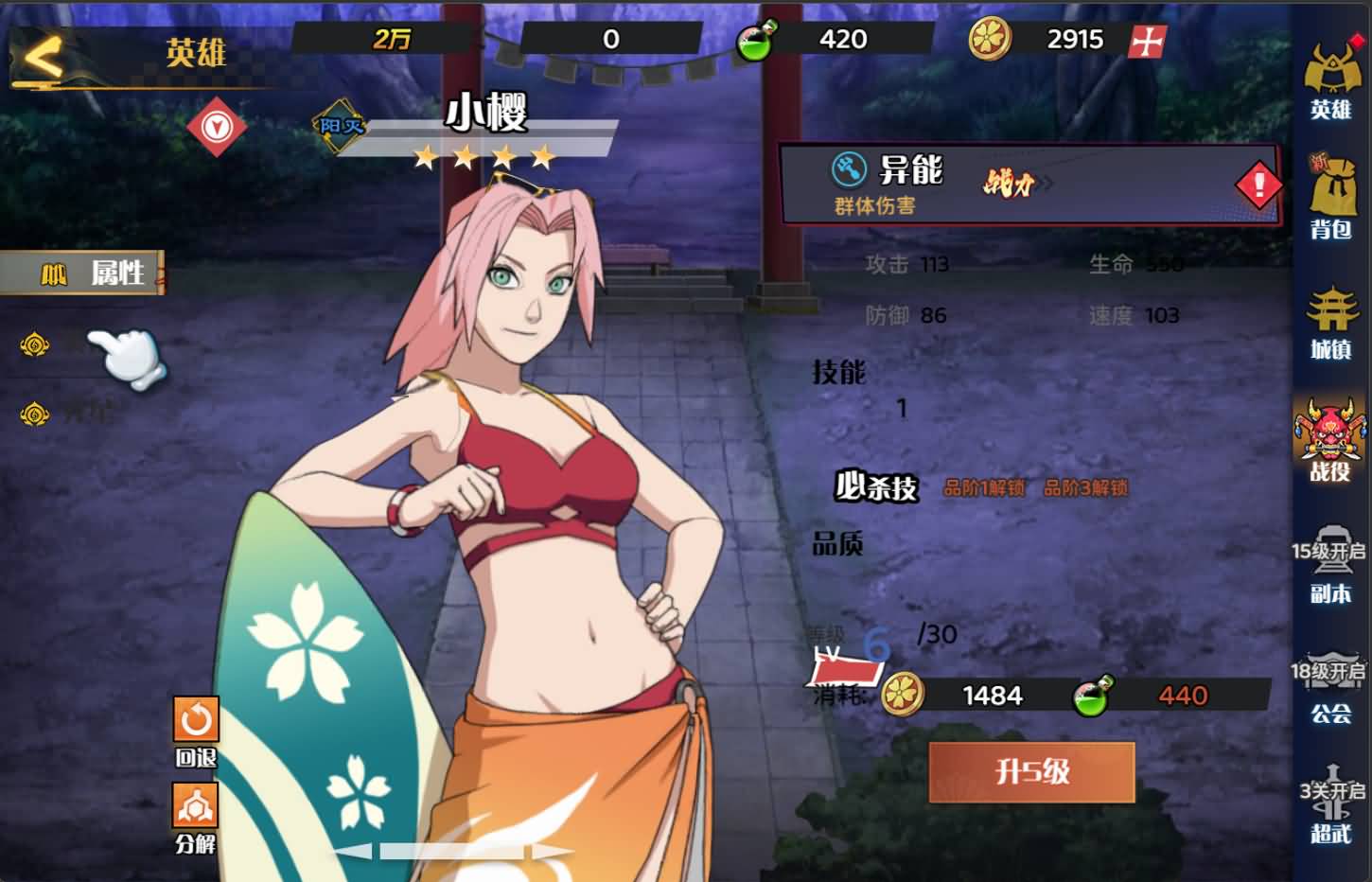Click the blue 异能 skill icon
1372x882 pixels.
pyautogui.click(x=850, y=168)
